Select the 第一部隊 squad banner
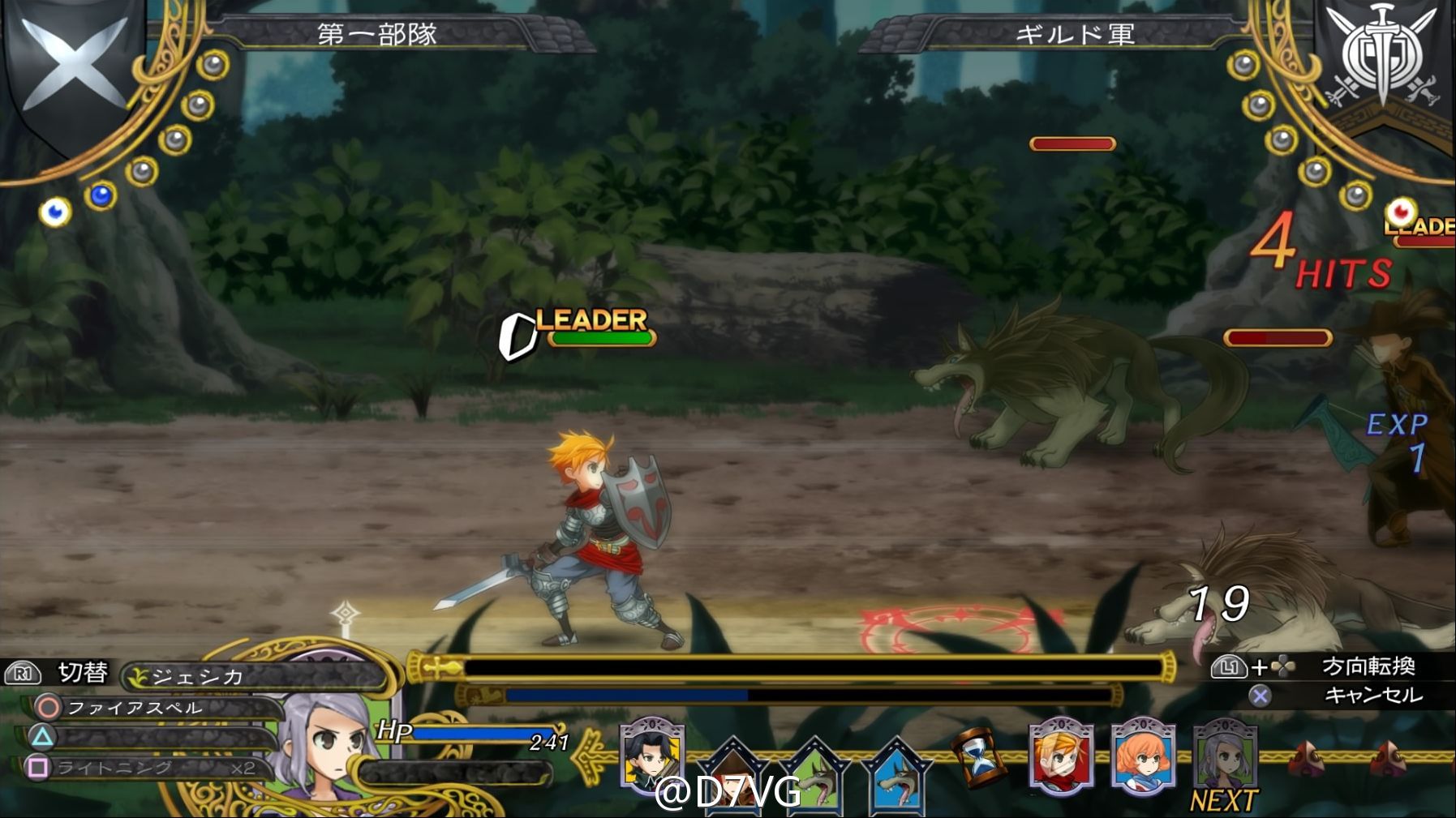1456x818 pixels. 376,35
